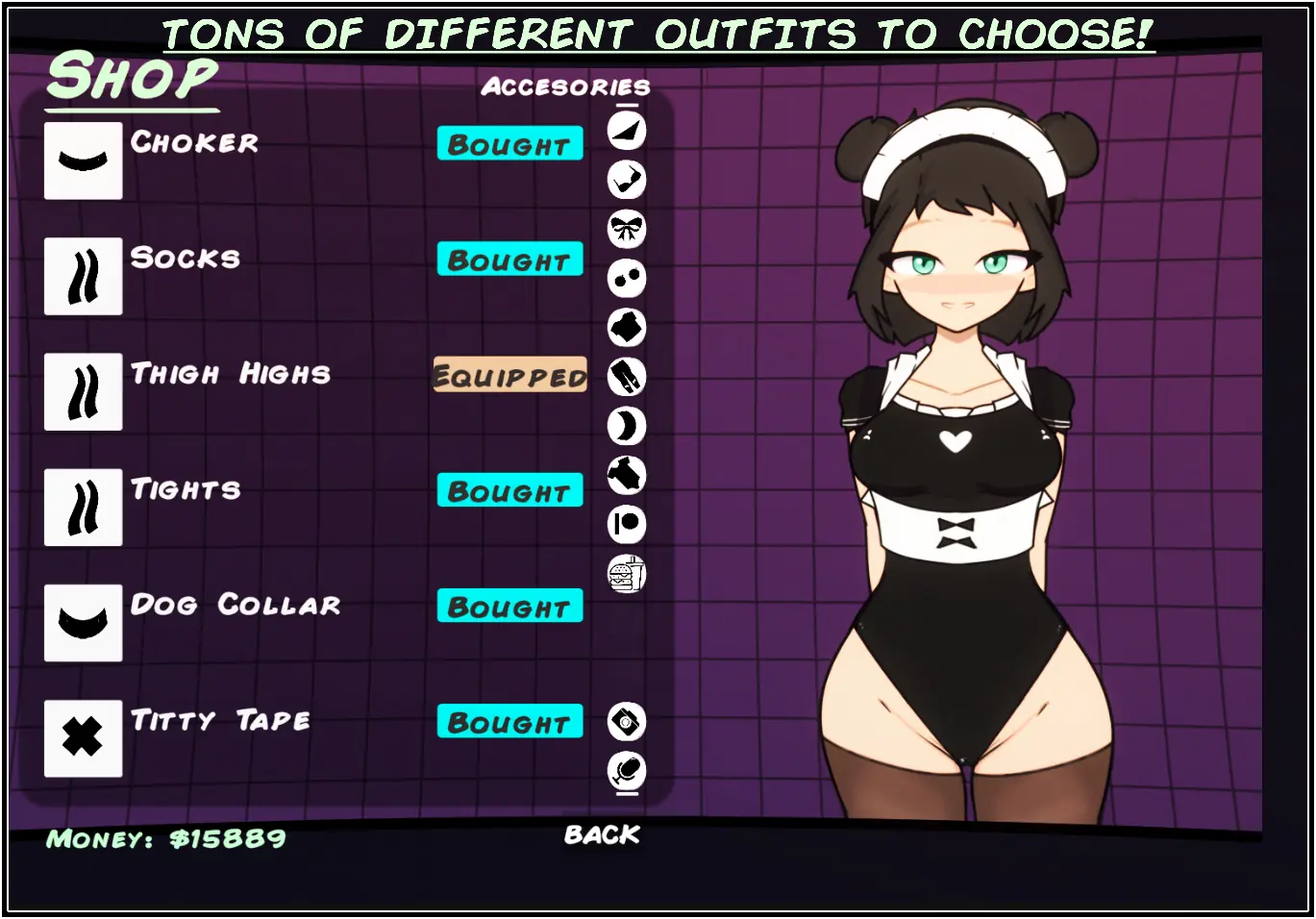Equip the Tights via its Bought button
The height and width of the screenshot is (919, 1316).
pyautogui.click(x=509, y=490)
